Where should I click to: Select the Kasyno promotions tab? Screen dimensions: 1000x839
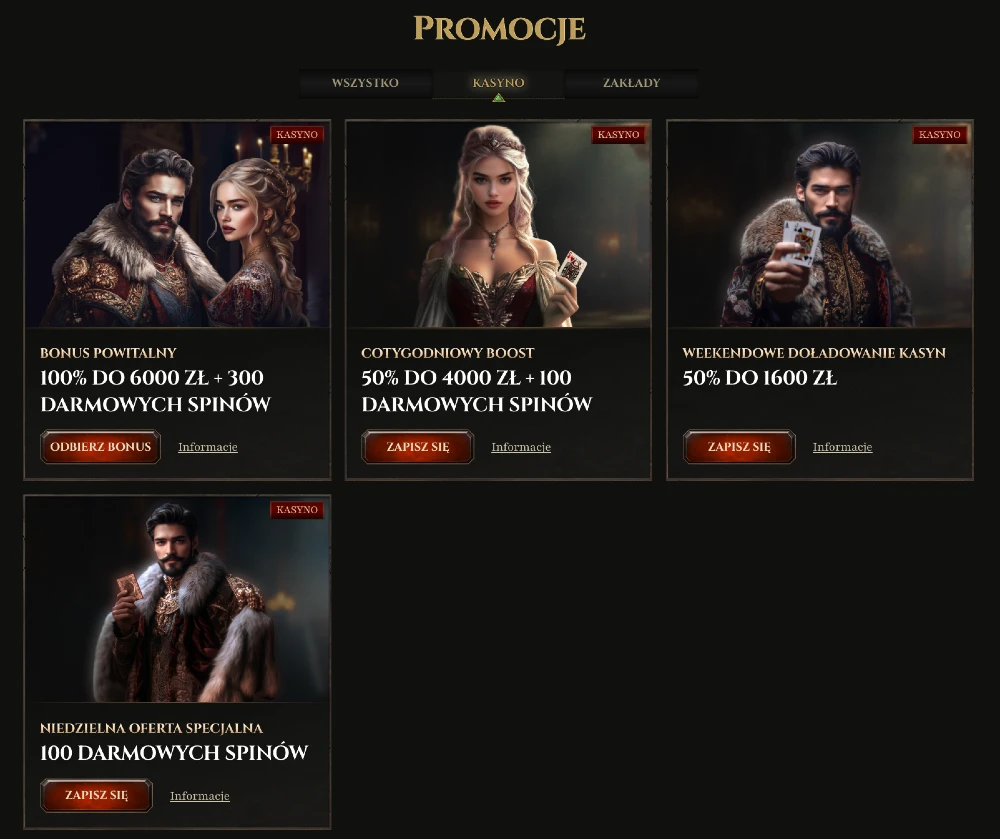(x=498, y=83)
